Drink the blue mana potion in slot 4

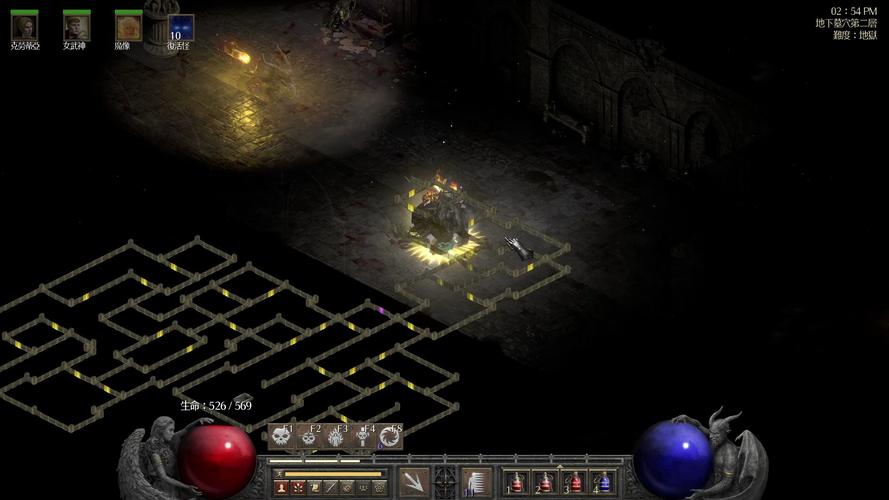[x=602, y=482]
